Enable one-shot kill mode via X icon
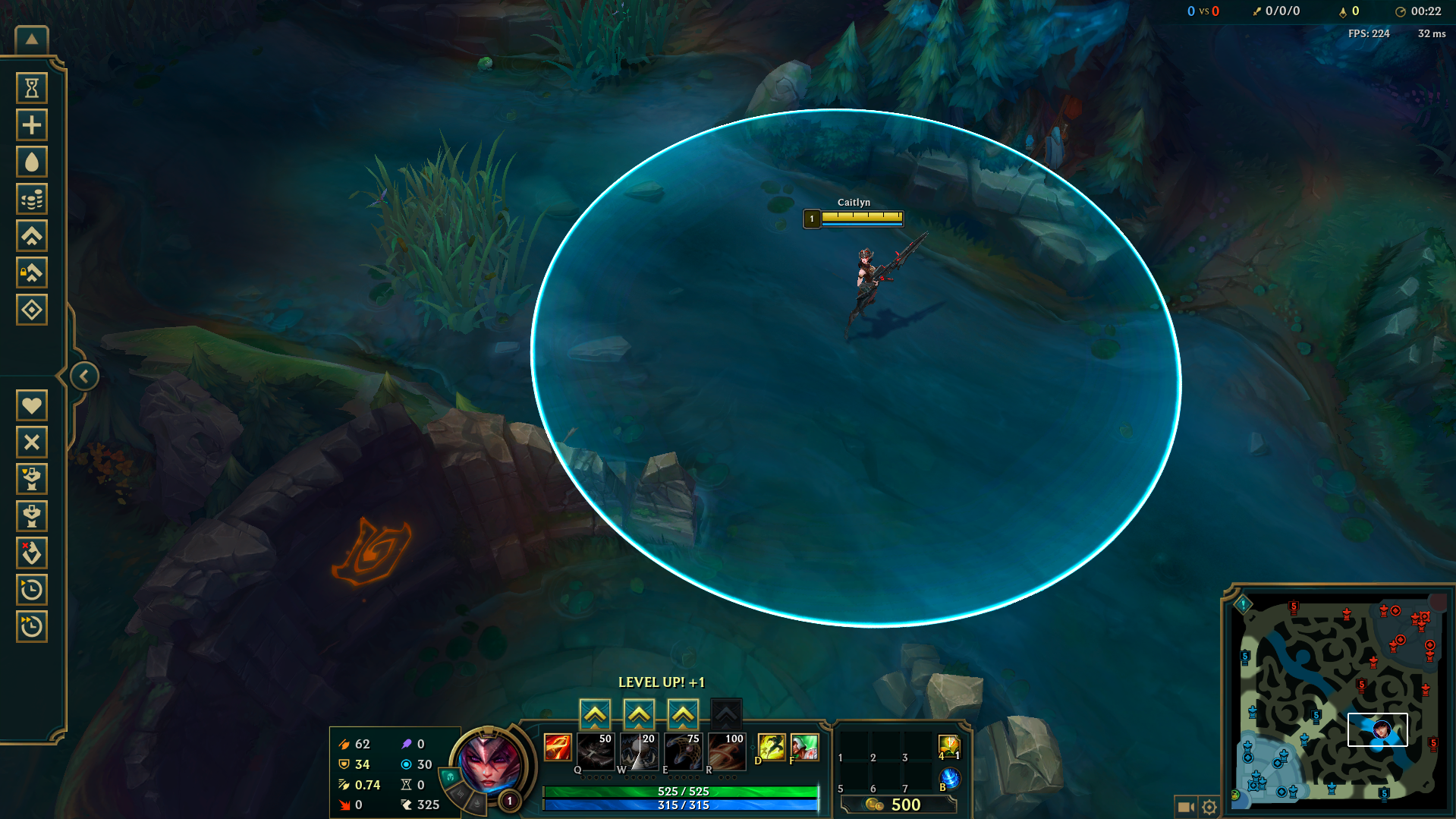The width and height of the screenshot is (1456, 819). (32, 442)
